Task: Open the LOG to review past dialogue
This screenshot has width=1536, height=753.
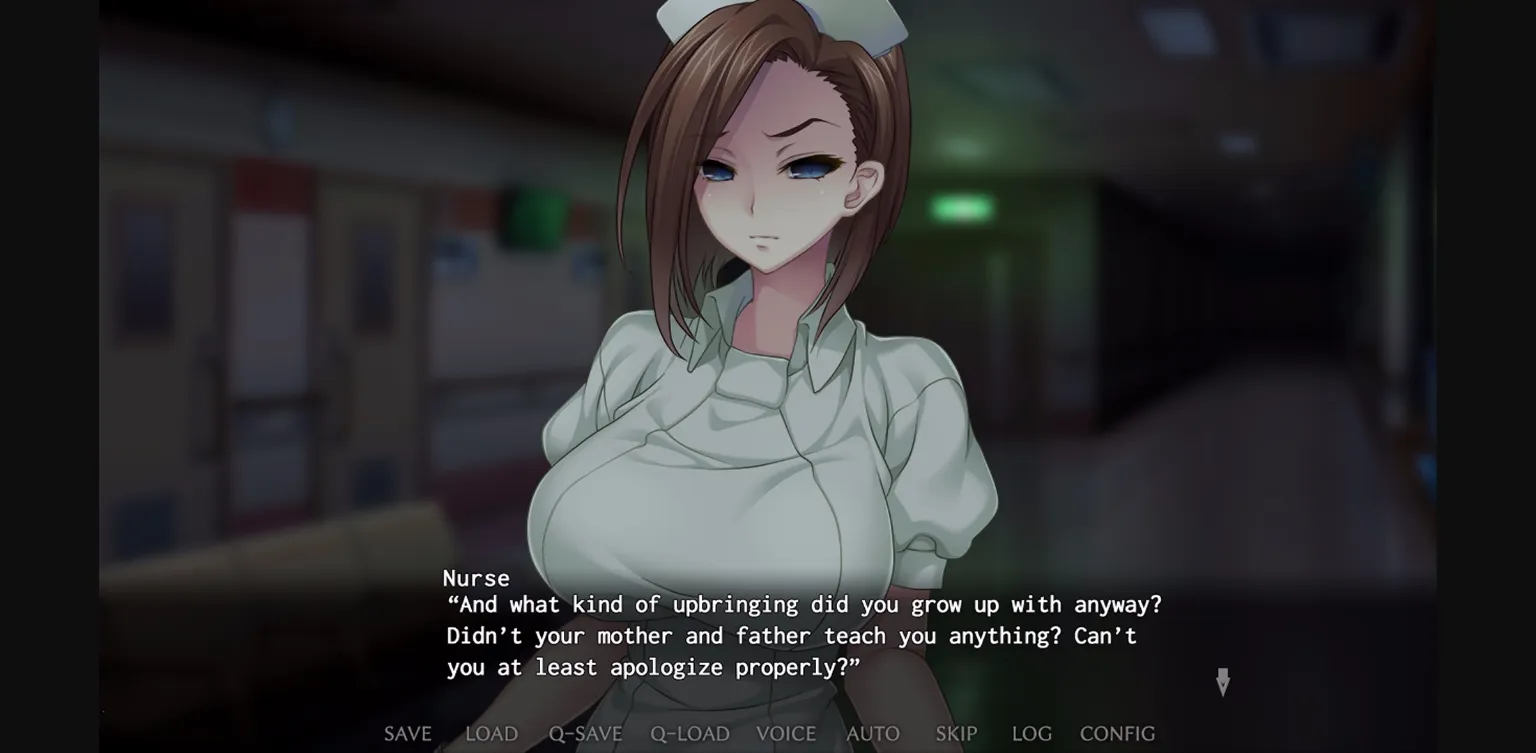Action: (x=1031, y=733)
